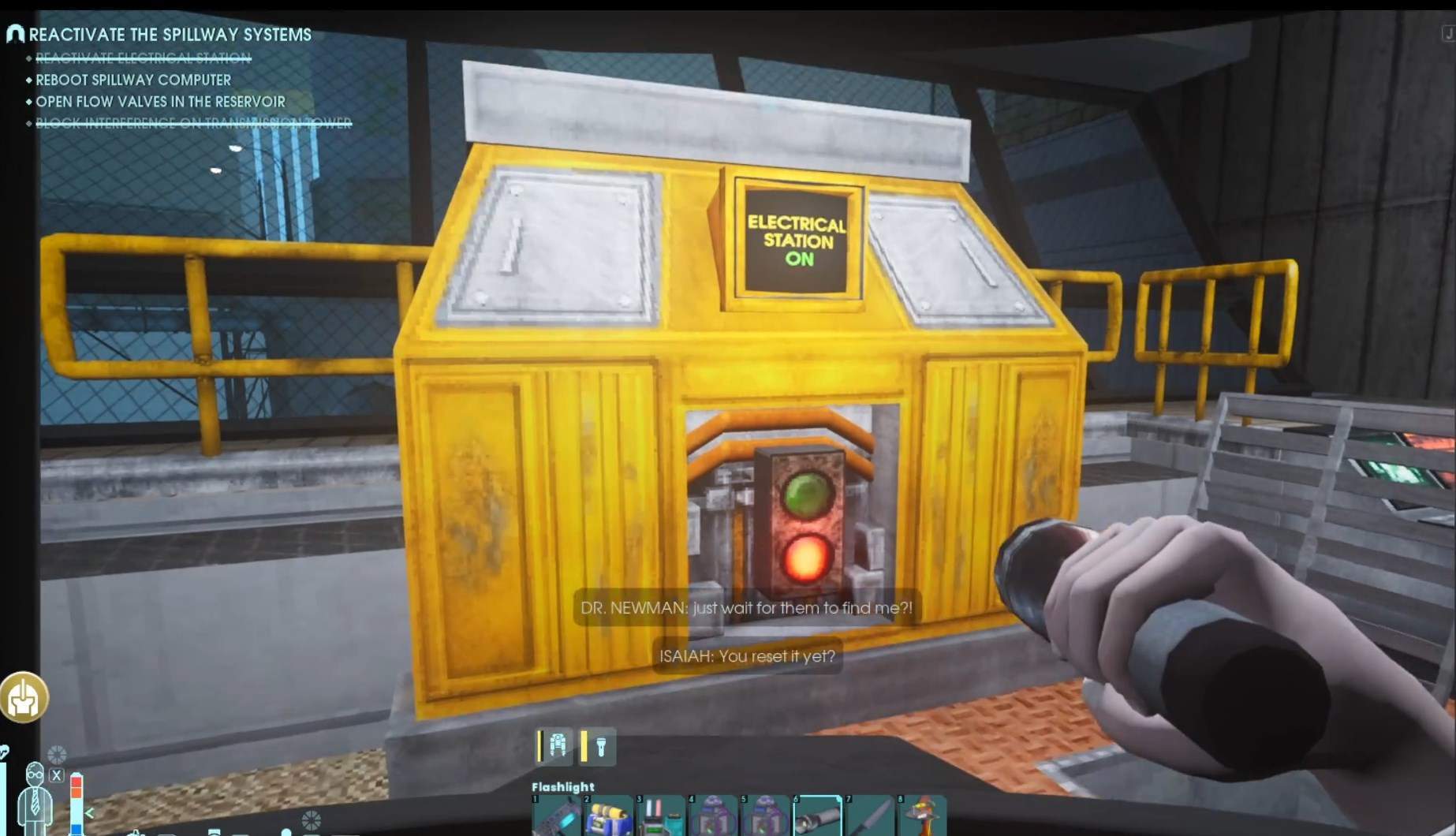This screenshot has height=836, width=1456.
Task: Click the scientist character status figure
Action: [35, 797]
